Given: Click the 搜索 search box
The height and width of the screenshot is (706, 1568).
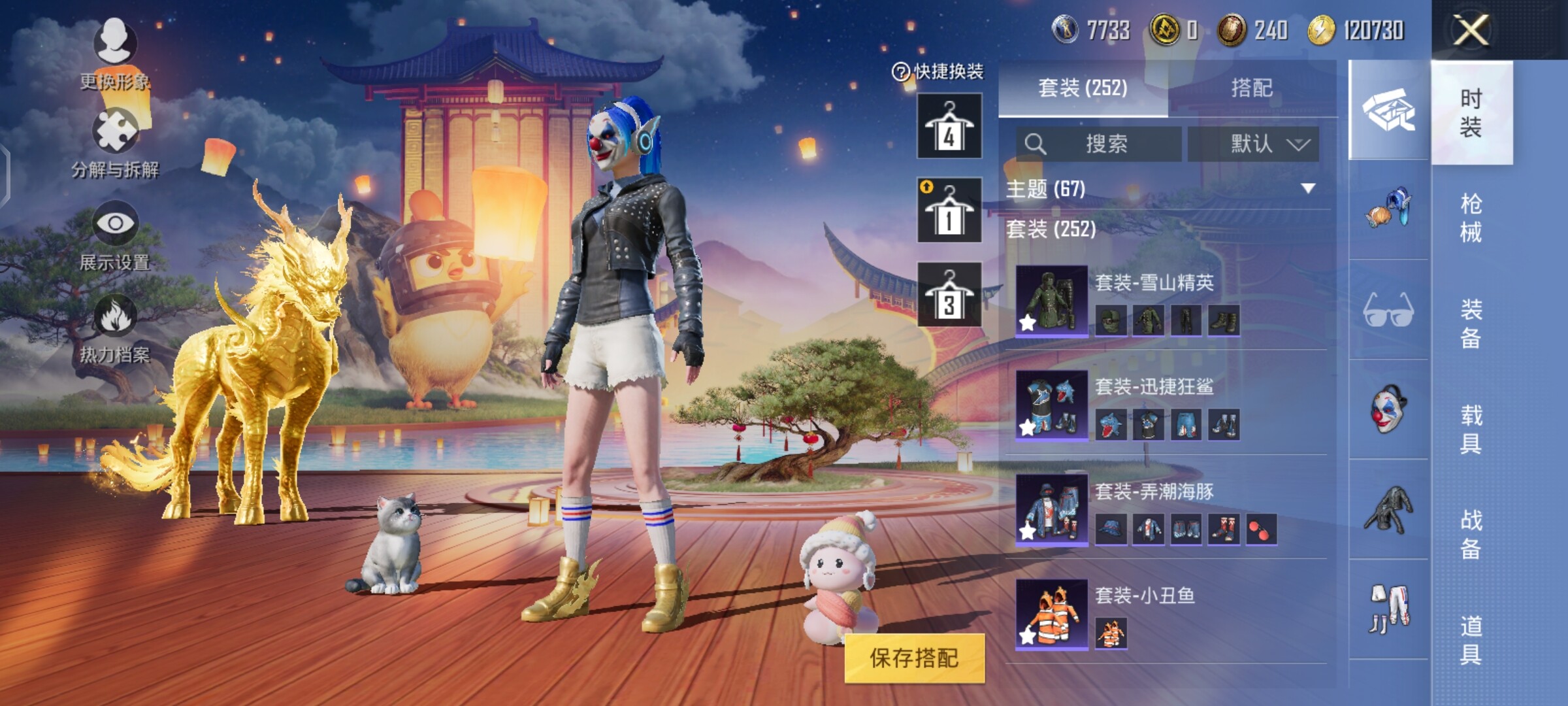Looking at the screenshot, I should tap(1099, 144).
